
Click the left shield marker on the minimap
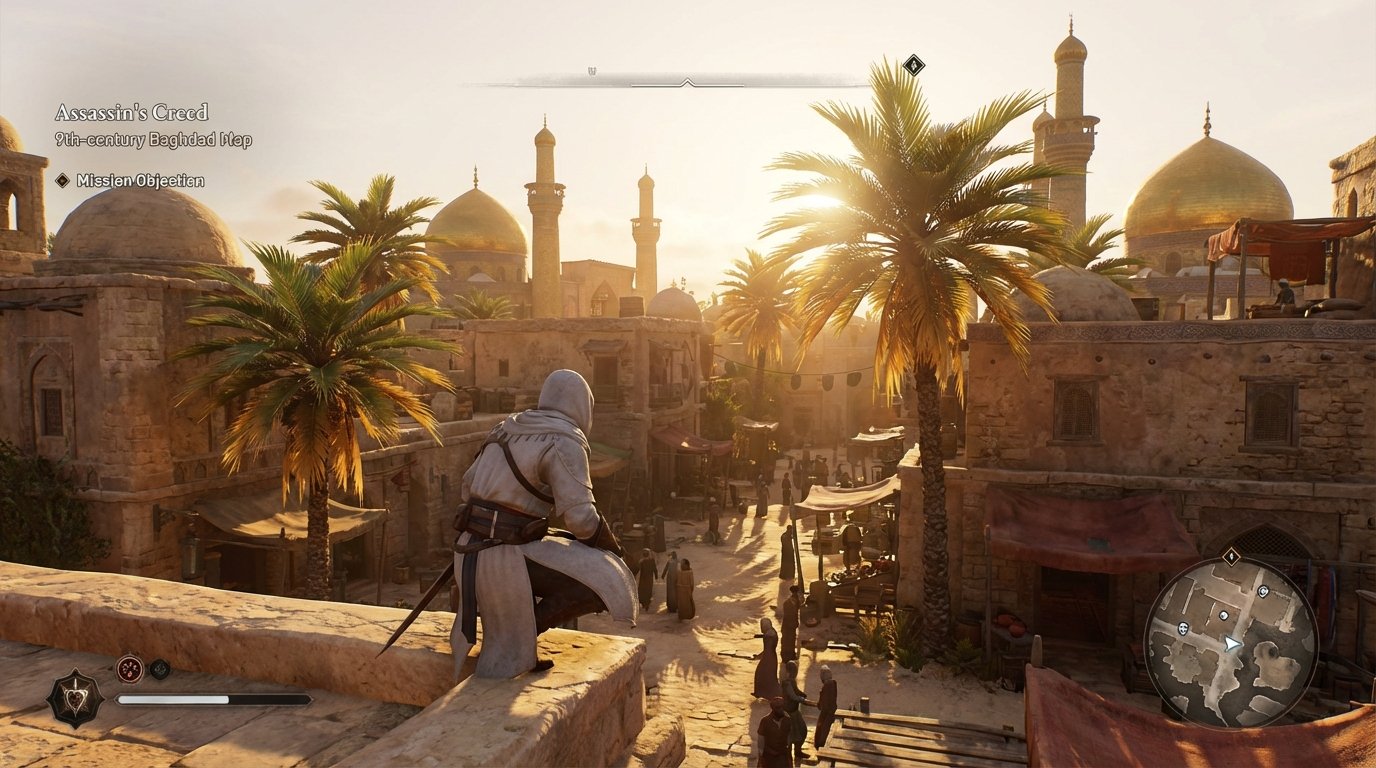click(1183, 629)
